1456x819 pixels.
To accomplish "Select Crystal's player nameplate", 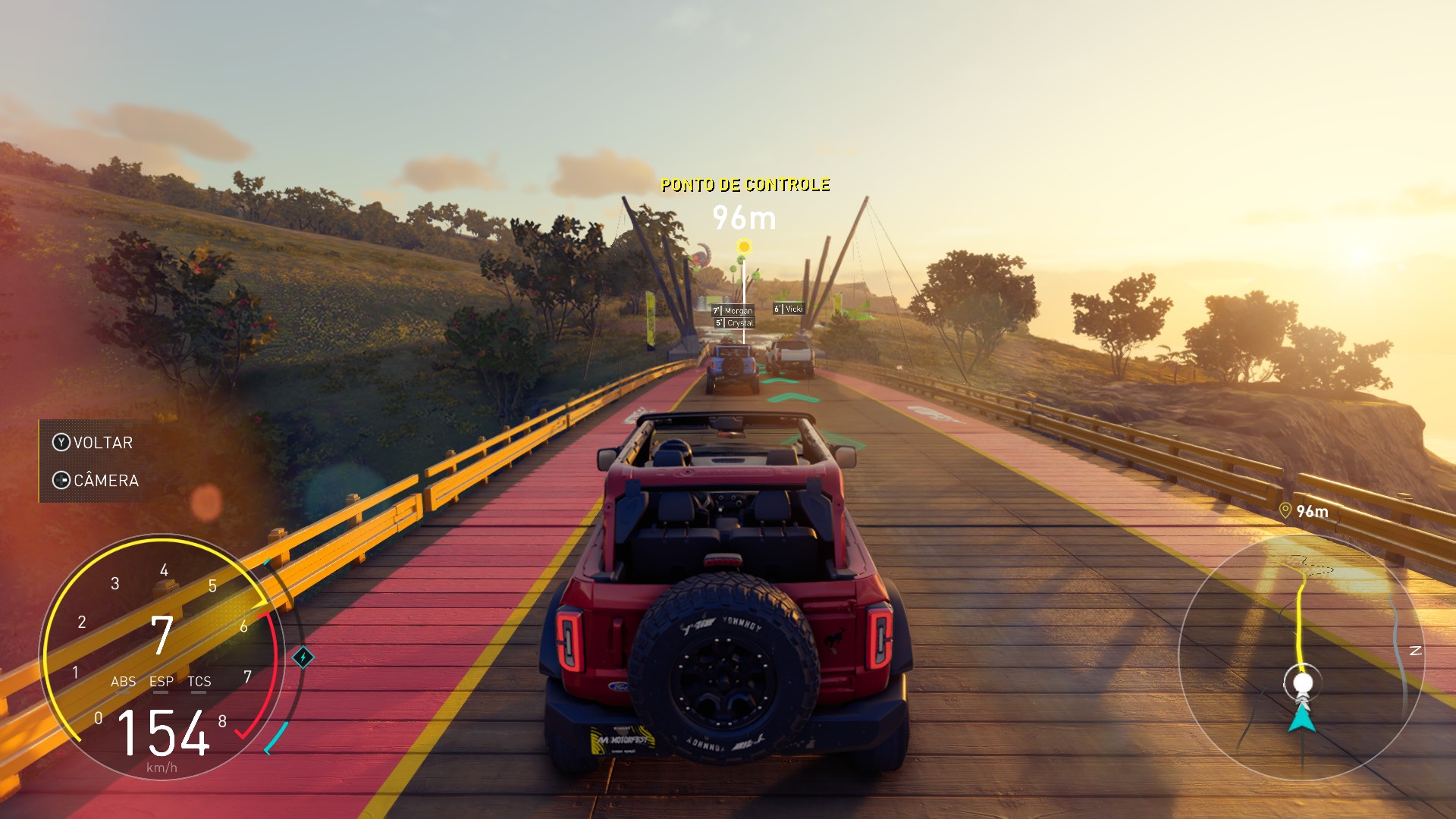I will click(735, 323).
